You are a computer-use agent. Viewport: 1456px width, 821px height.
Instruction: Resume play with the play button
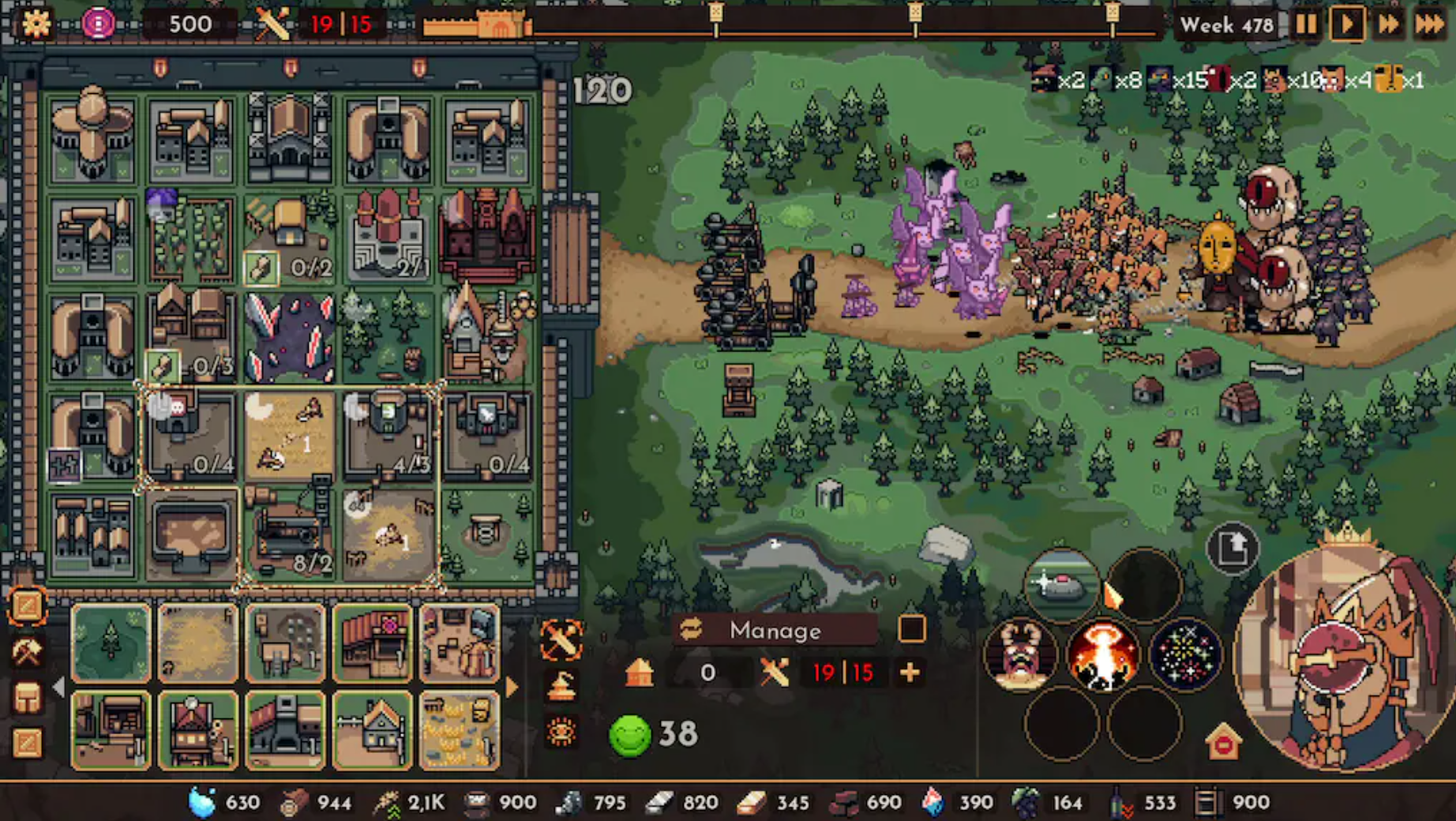pos(1347,24)
